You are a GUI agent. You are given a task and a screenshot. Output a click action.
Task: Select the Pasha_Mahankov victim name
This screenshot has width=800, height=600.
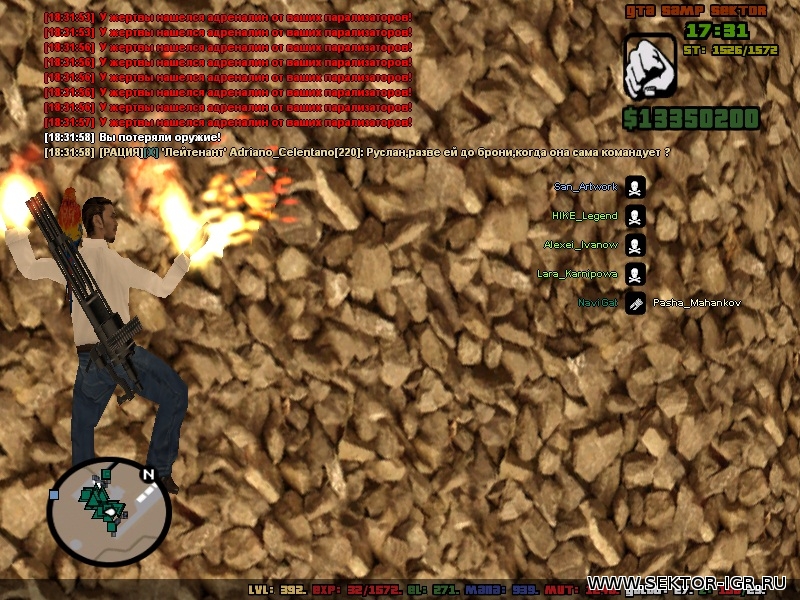pyautogui.click(x=696, y=303)
